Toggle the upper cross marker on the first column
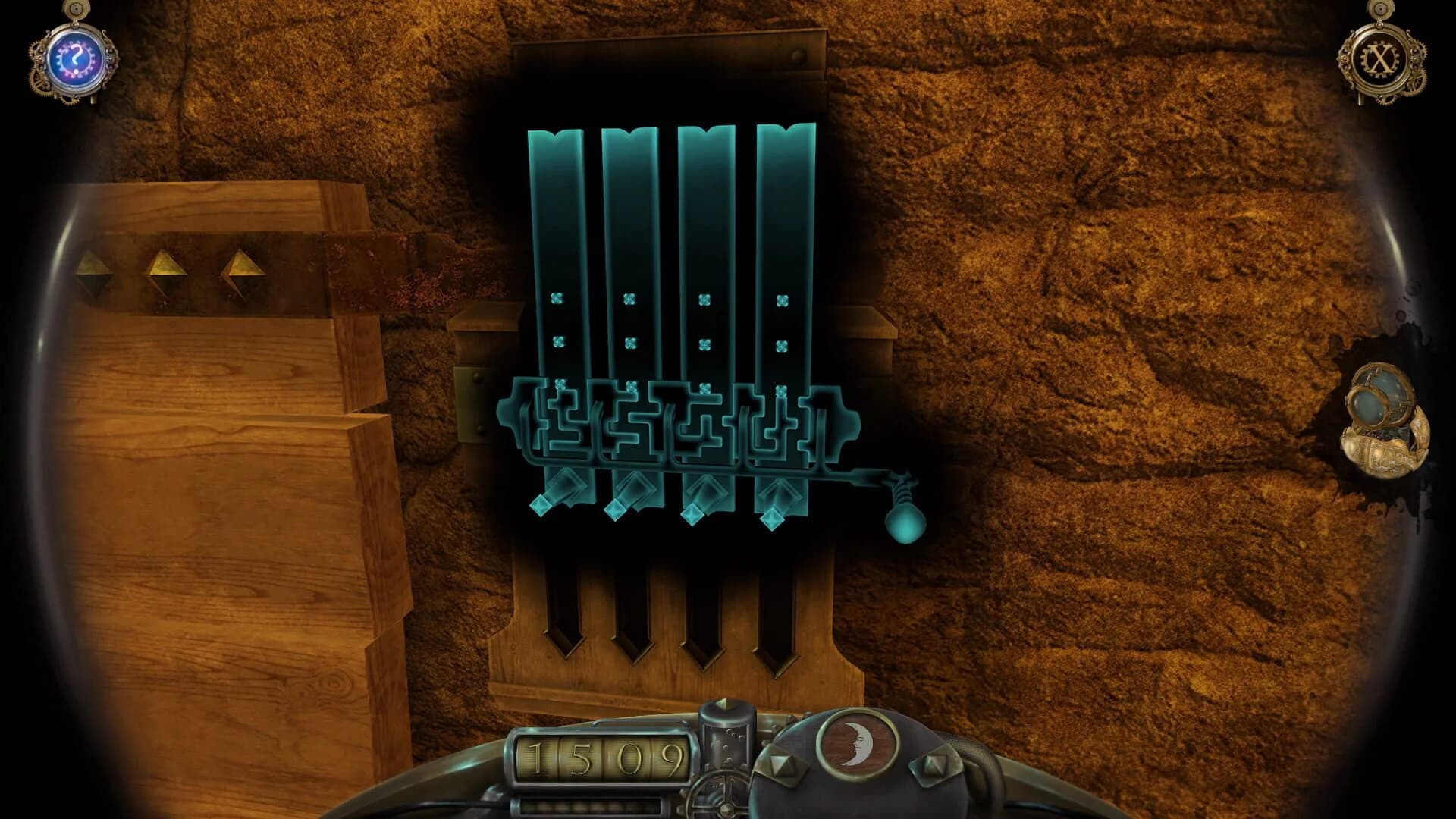This screenshot has width=1456, height=819. pyautogui.click(x=559, y=298)
